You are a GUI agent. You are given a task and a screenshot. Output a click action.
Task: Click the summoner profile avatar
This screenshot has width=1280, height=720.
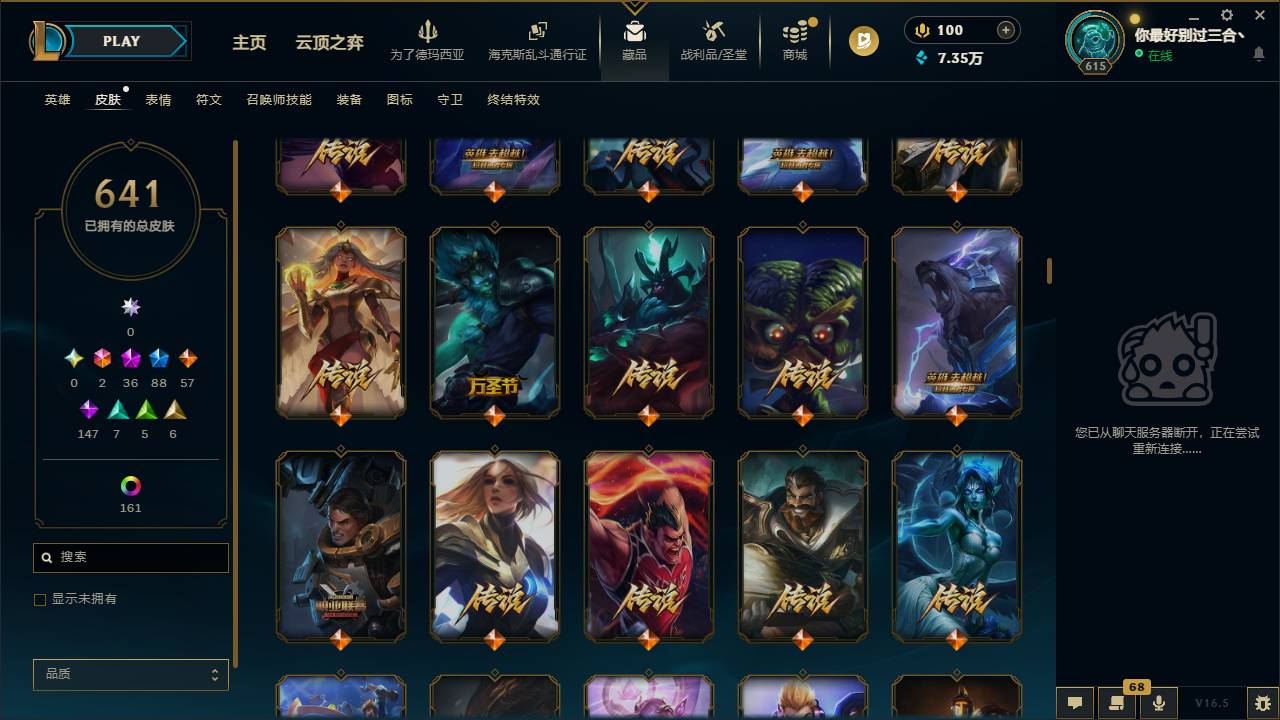(1094, 40)
